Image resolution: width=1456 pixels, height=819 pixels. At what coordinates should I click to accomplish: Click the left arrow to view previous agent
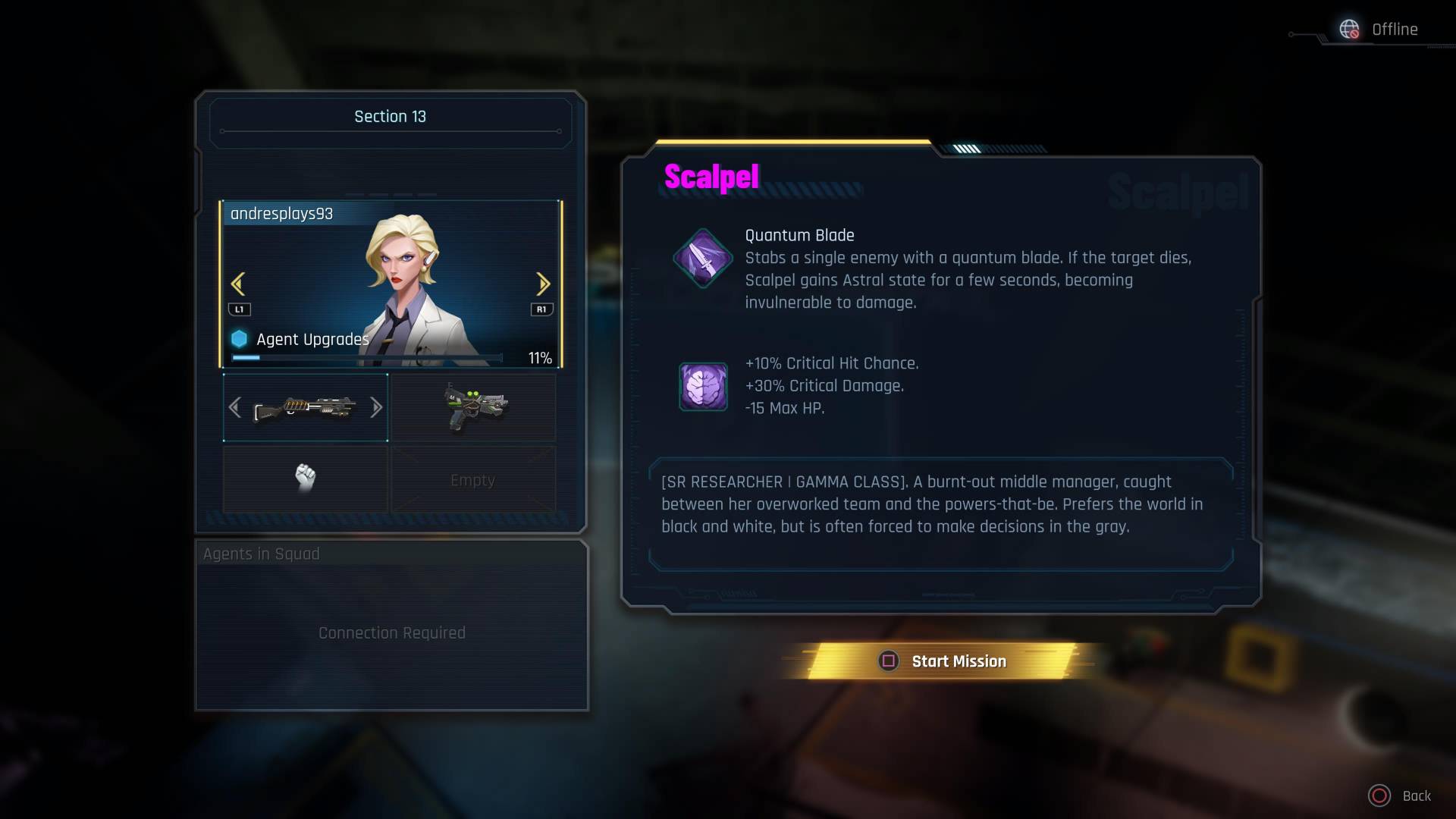pyautogui.click(x=237, y=283)
